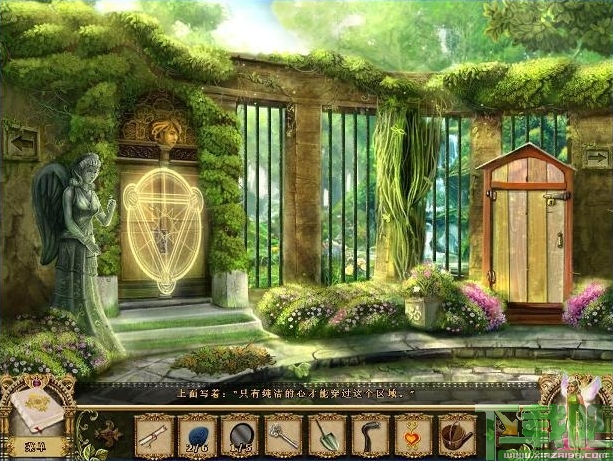Image resolution: width=613 pixels, height=461 pixels.
Task: Select the golden heart amulet
Action: (x=412, y=435)
